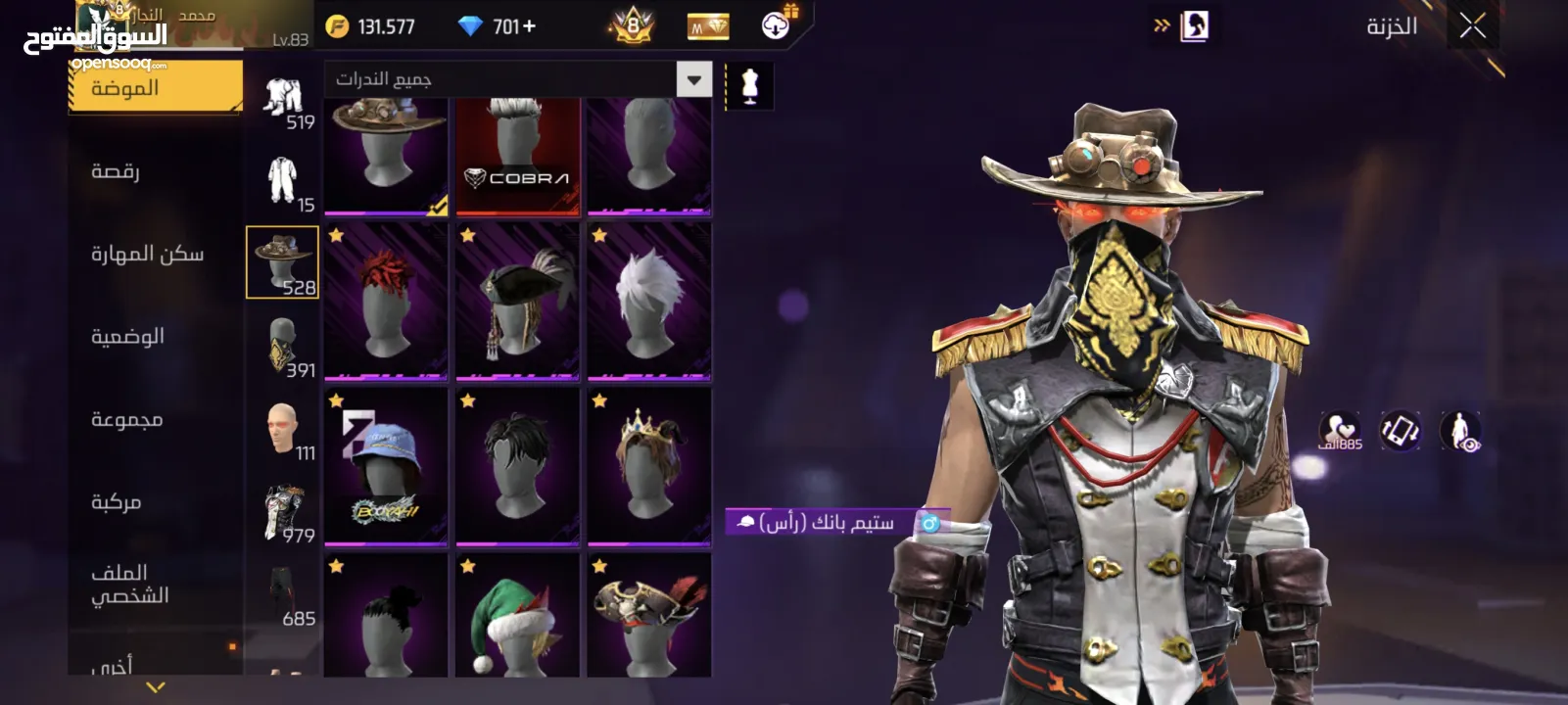Open the Profile (الملف الشخصي) tab
Viewport: 1568px width, 705px height.
point(129,585)
